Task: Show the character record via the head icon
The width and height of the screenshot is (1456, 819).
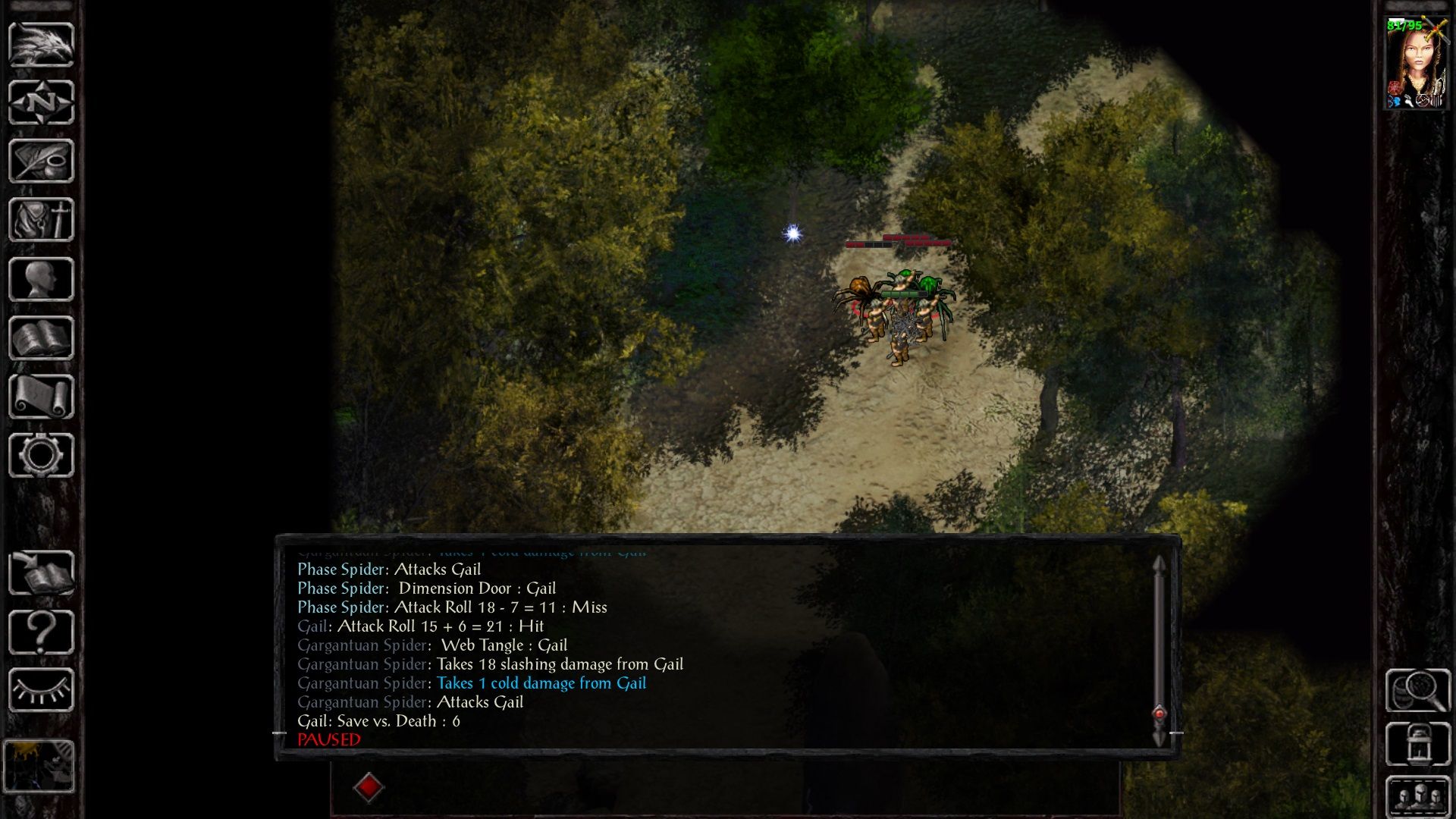Action: click(41, 279)
